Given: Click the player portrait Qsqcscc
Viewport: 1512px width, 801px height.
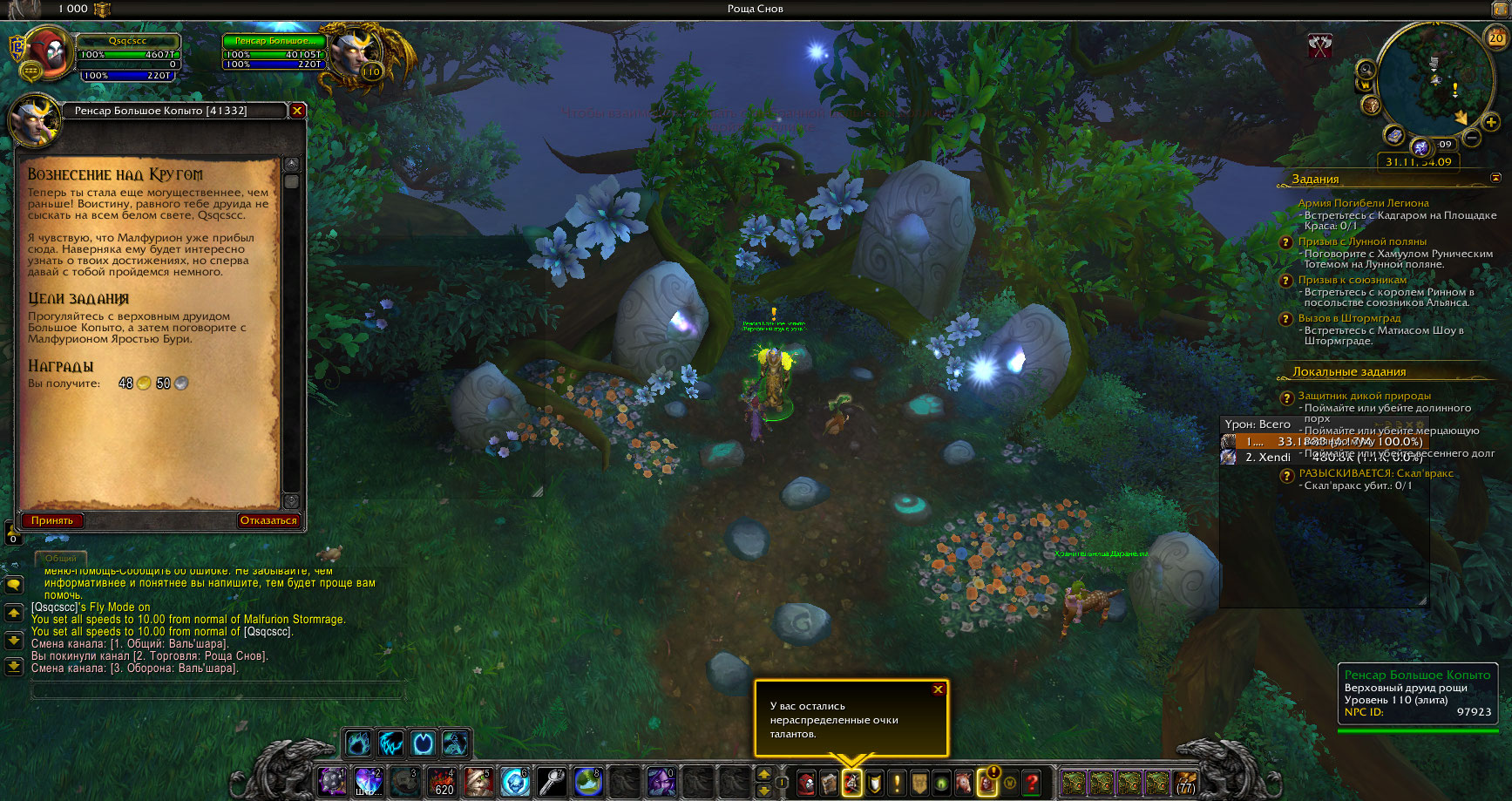Looking at the screenshot, I should pos(47,54).
